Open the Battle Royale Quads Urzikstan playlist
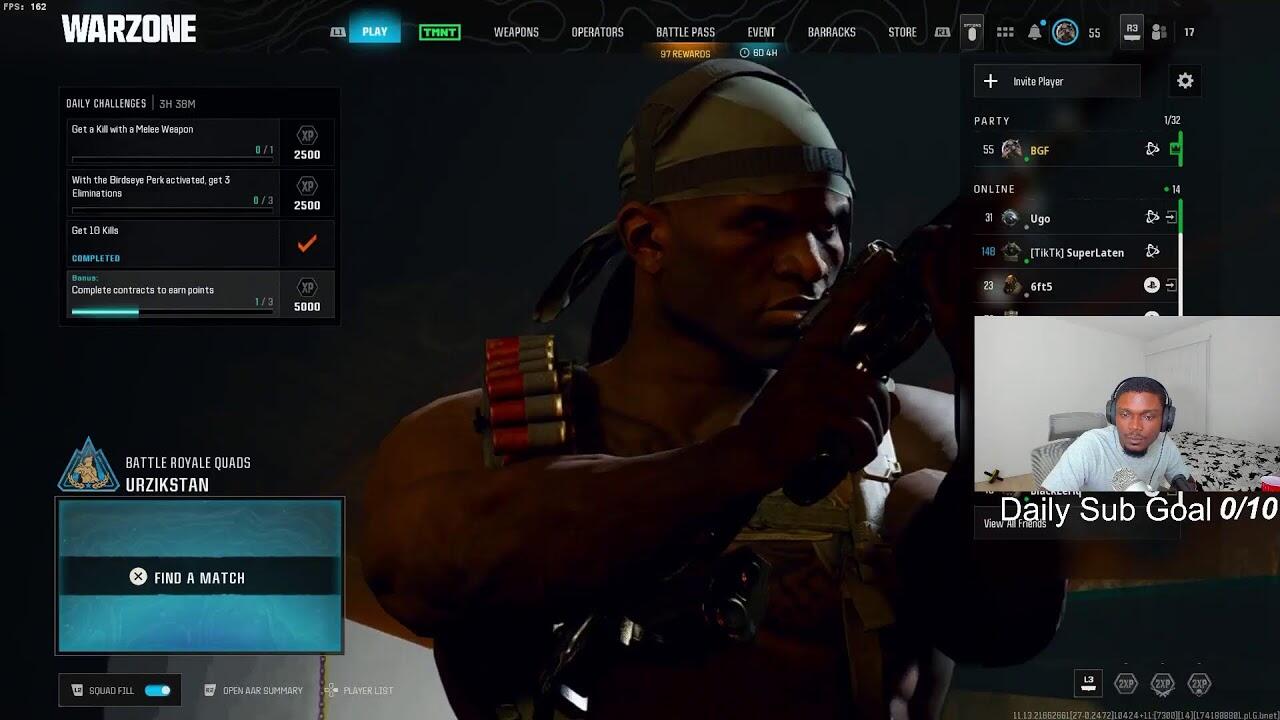This screenshot has width=1280, height=720. [187, 473]
